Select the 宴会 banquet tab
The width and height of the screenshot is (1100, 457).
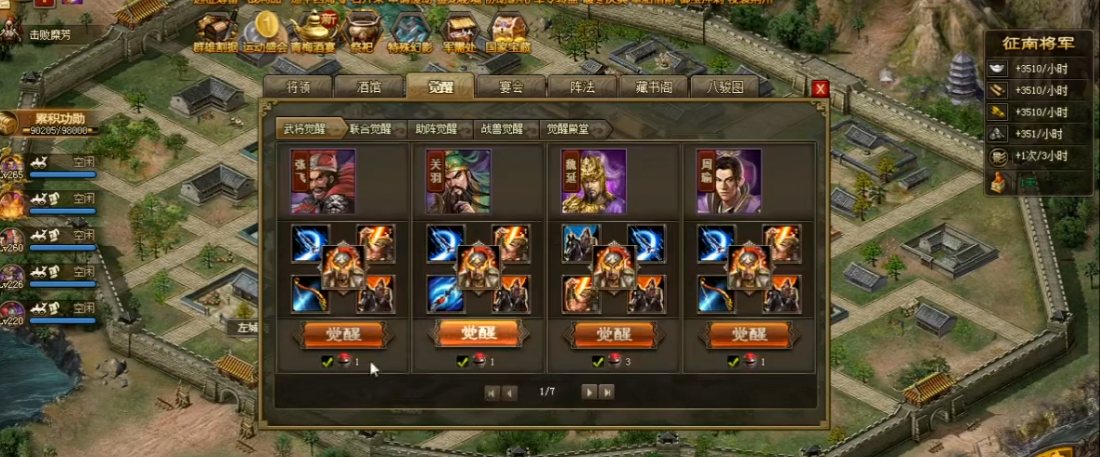point(511,87)
